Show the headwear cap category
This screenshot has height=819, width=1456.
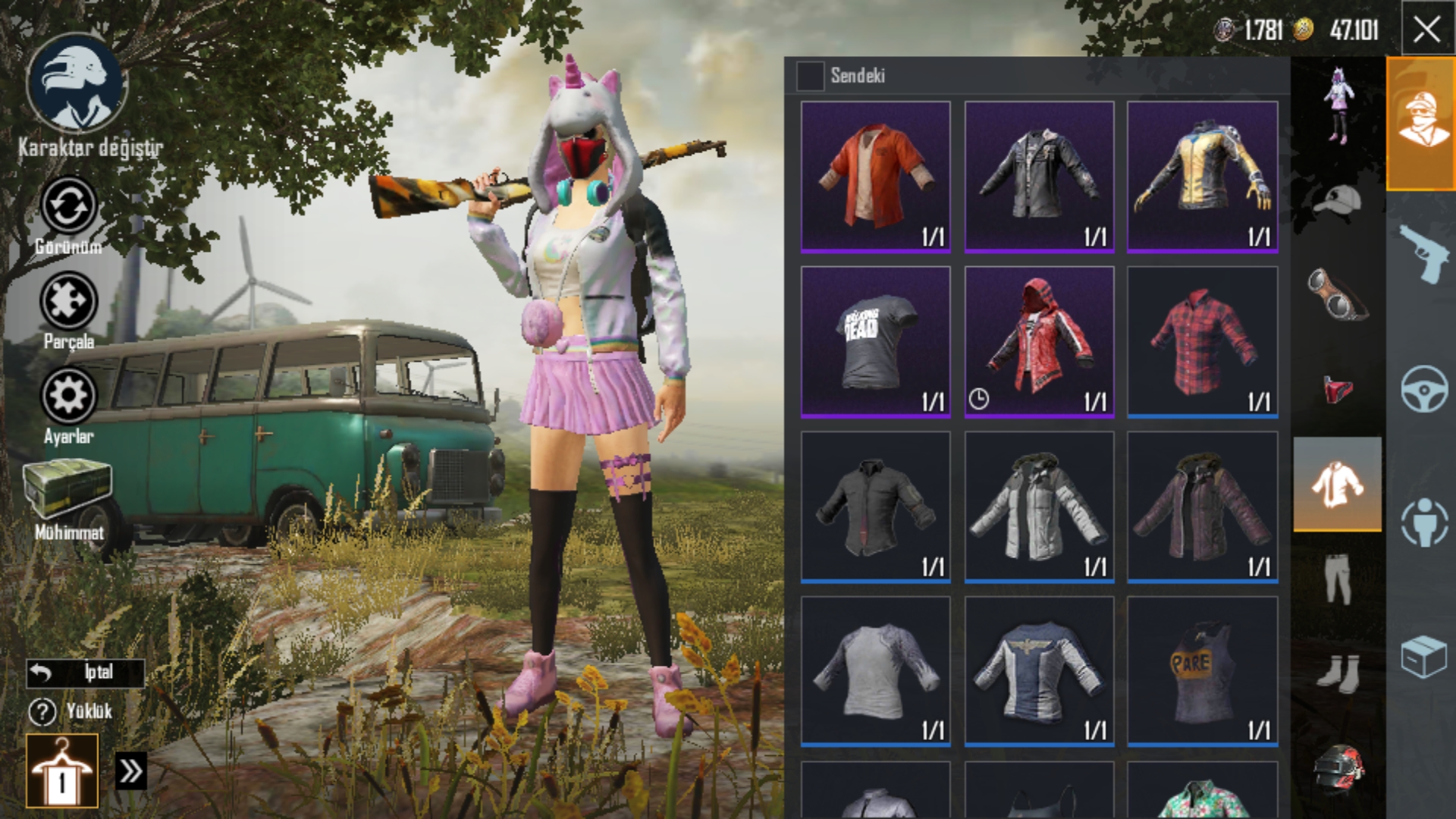coord(1336,202)
